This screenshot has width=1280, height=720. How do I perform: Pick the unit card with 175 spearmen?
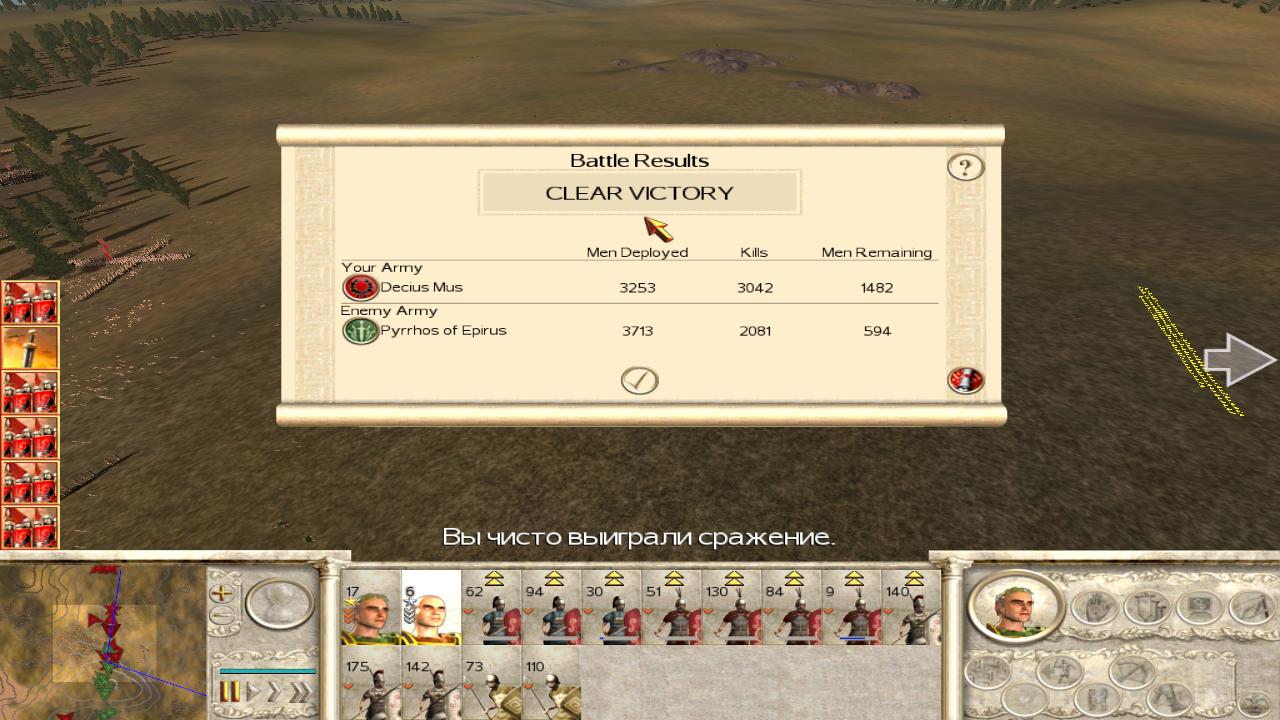(371, 686)
